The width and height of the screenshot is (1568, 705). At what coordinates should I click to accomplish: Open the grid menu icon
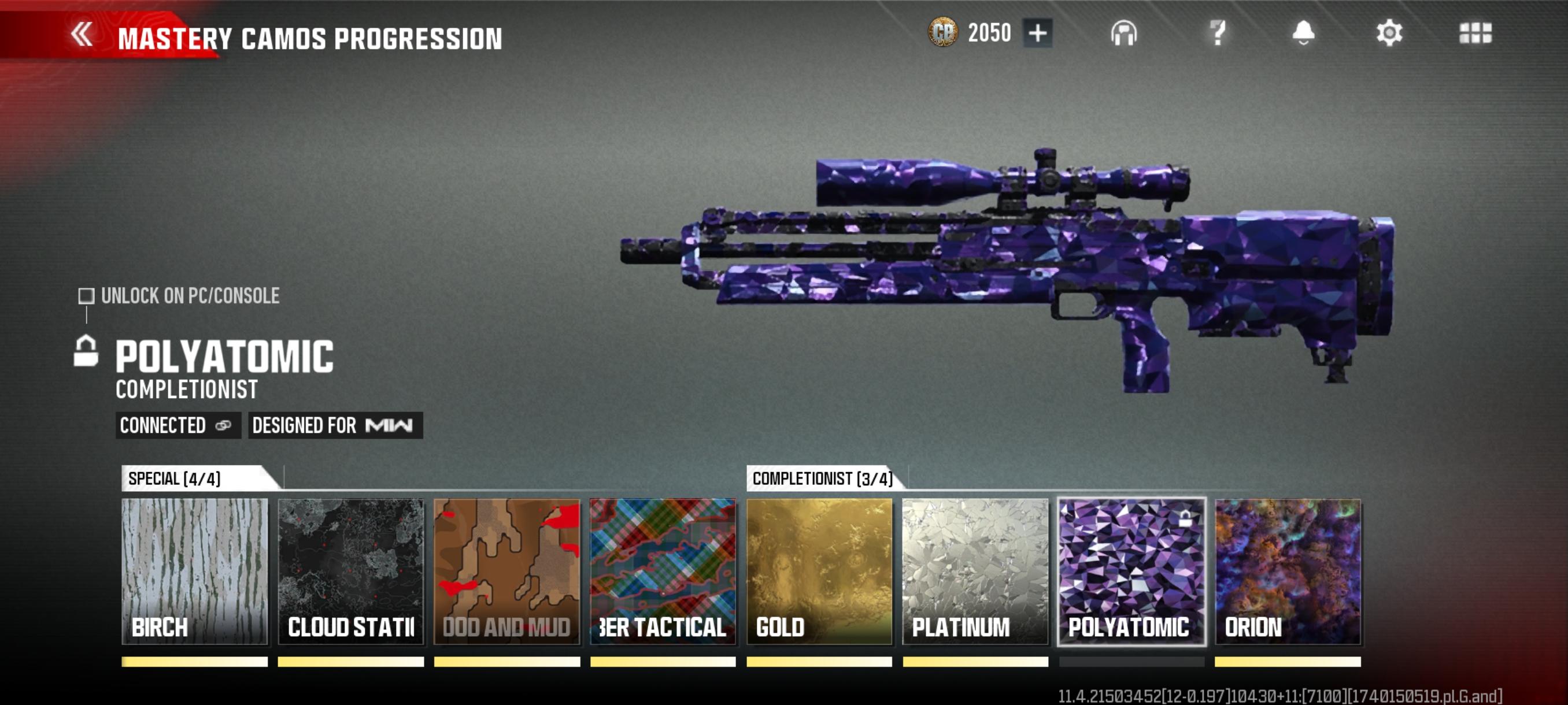click(1475, 34)
